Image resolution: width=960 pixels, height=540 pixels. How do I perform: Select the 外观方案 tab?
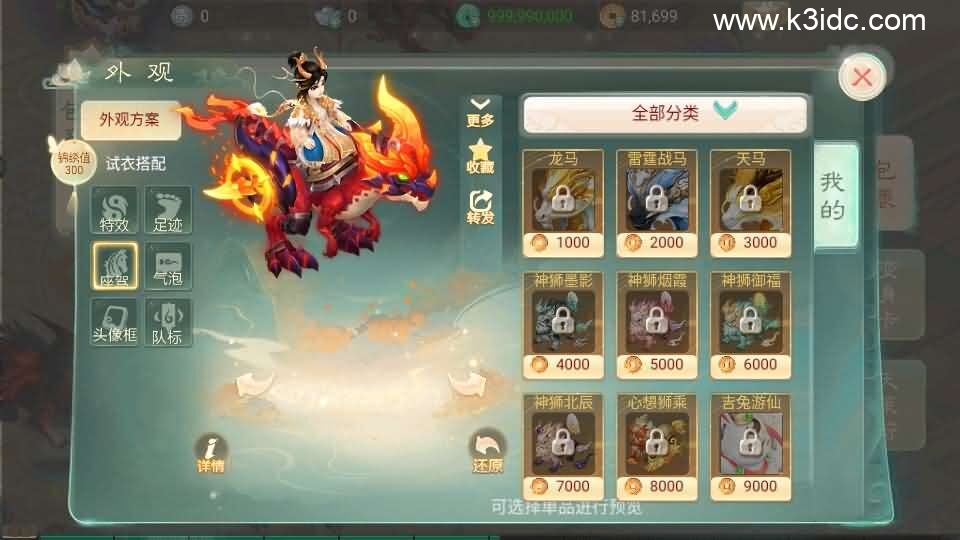(131, 120)
